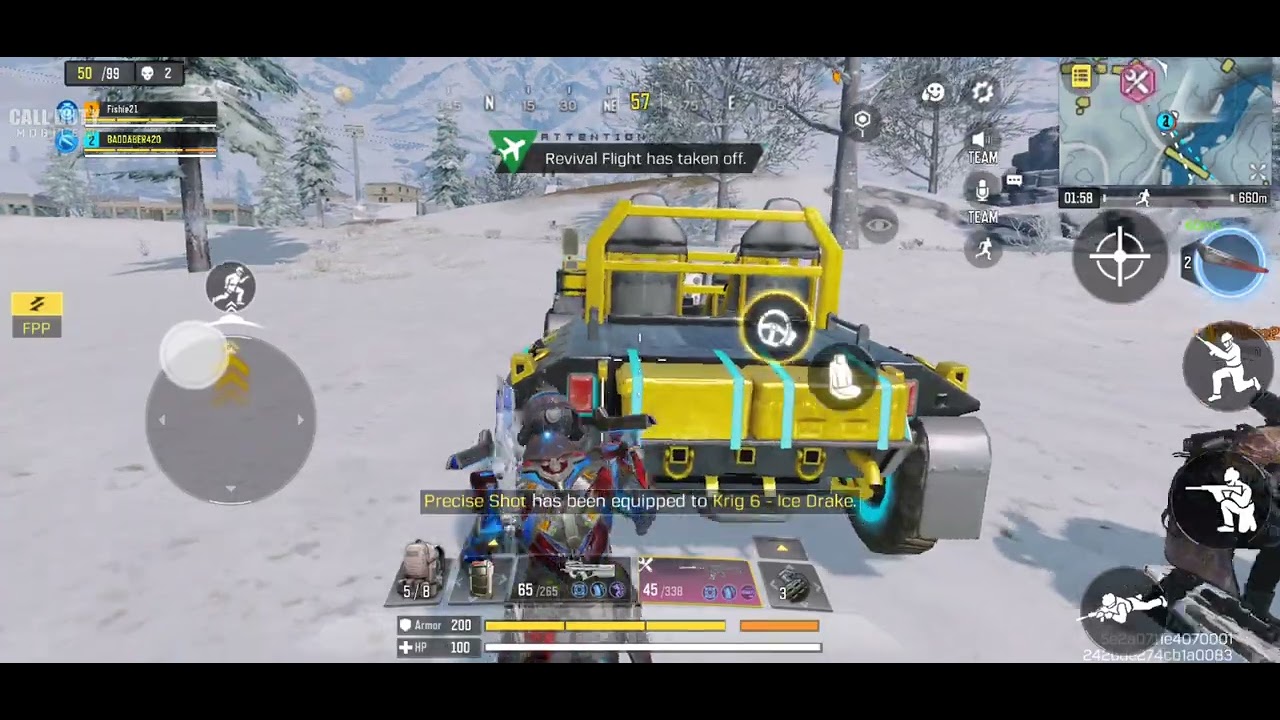Toggle the TEAM microphone button
The width and height of the screenshot is (1280, 720).
point(982,197)
